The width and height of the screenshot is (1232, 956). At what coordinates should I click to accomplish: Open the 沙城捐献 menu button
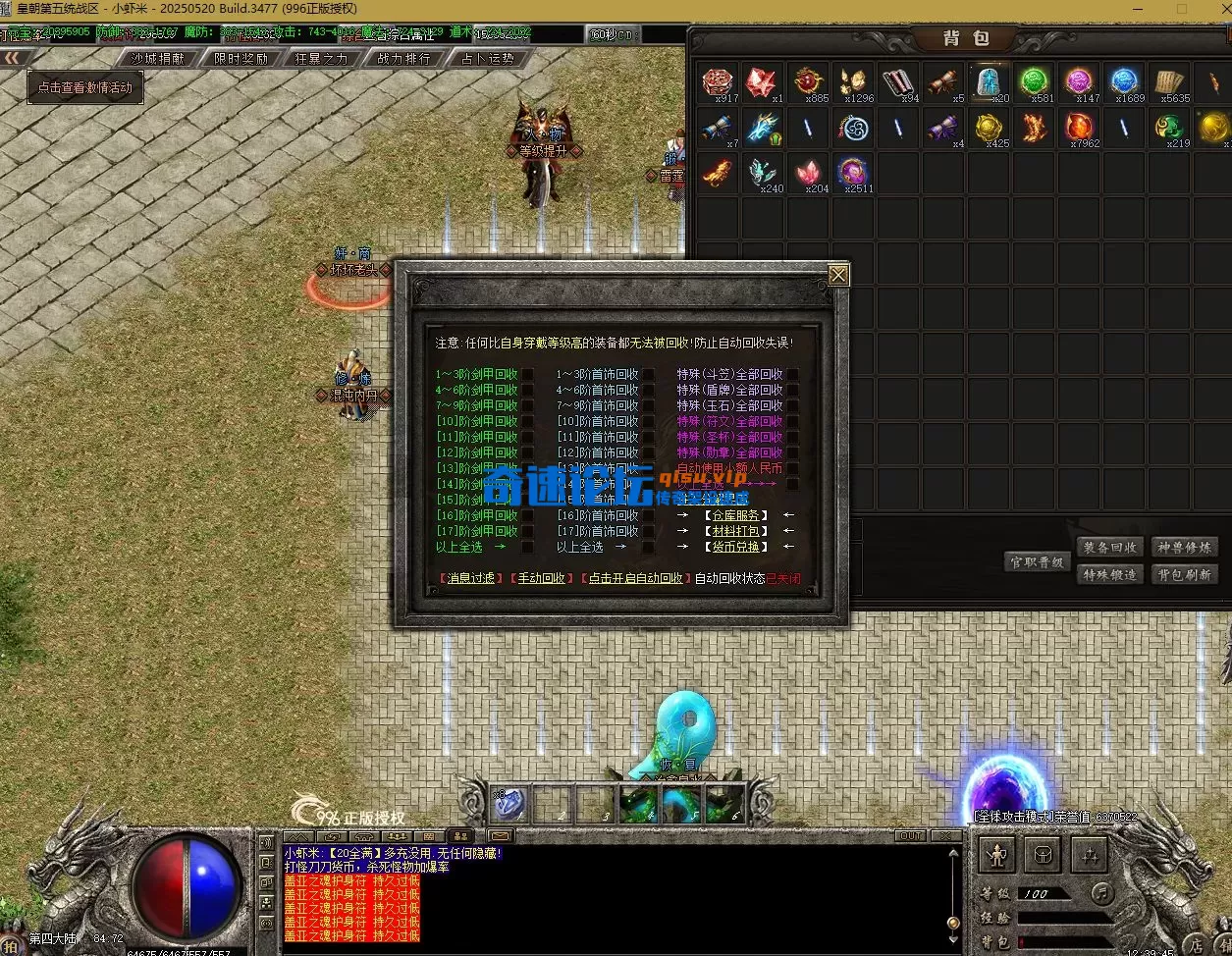pyautogui.click(x=158, y=58)
